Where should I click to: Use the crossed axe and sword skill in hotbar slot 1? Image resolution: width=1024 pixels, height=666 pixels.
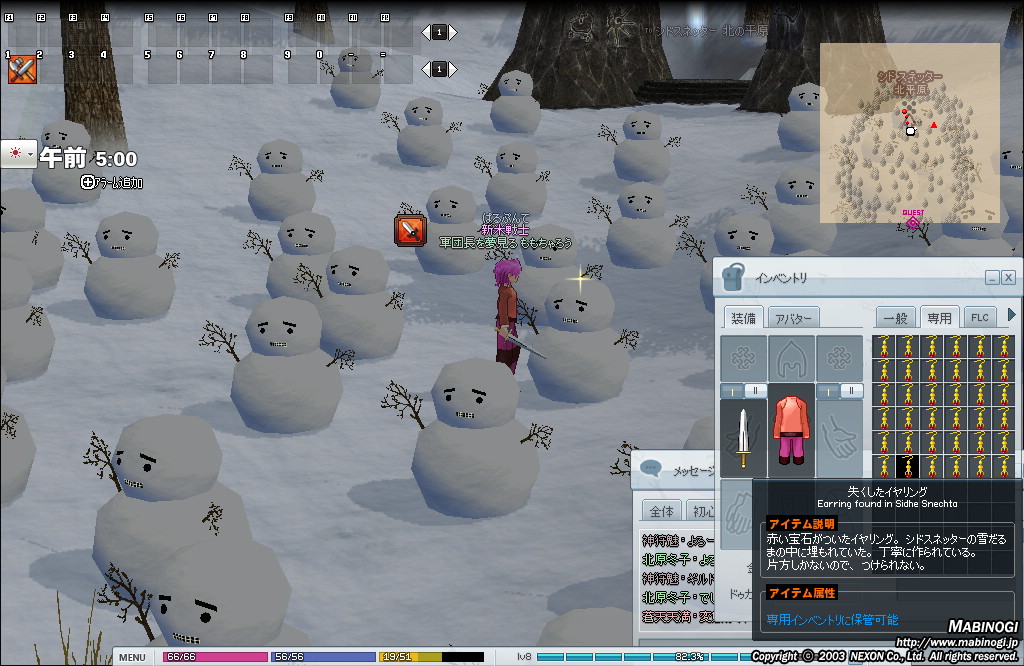coord(22,69)
